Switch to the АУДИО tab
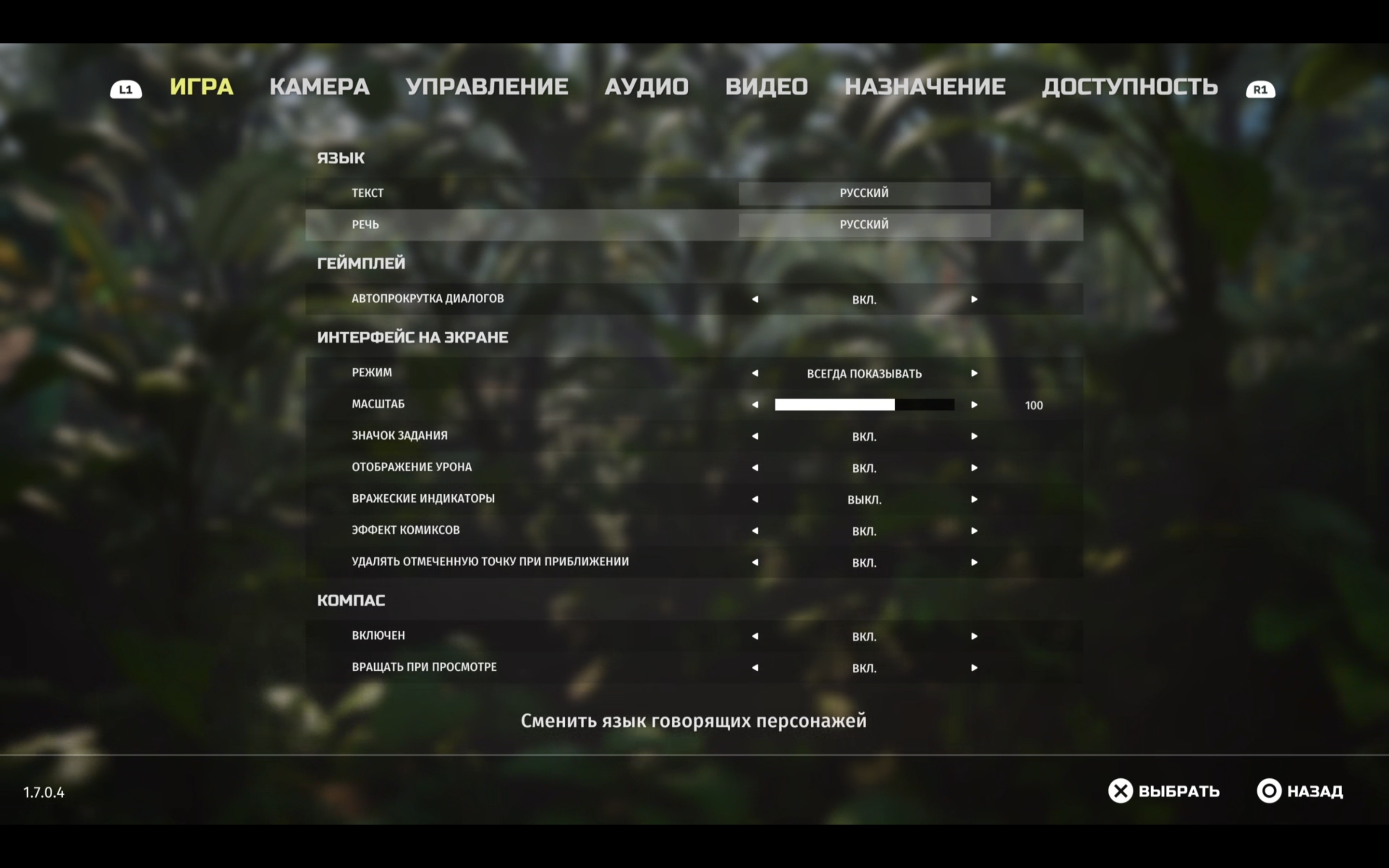Screen dimensions: 1389x868 coord(646,86)
